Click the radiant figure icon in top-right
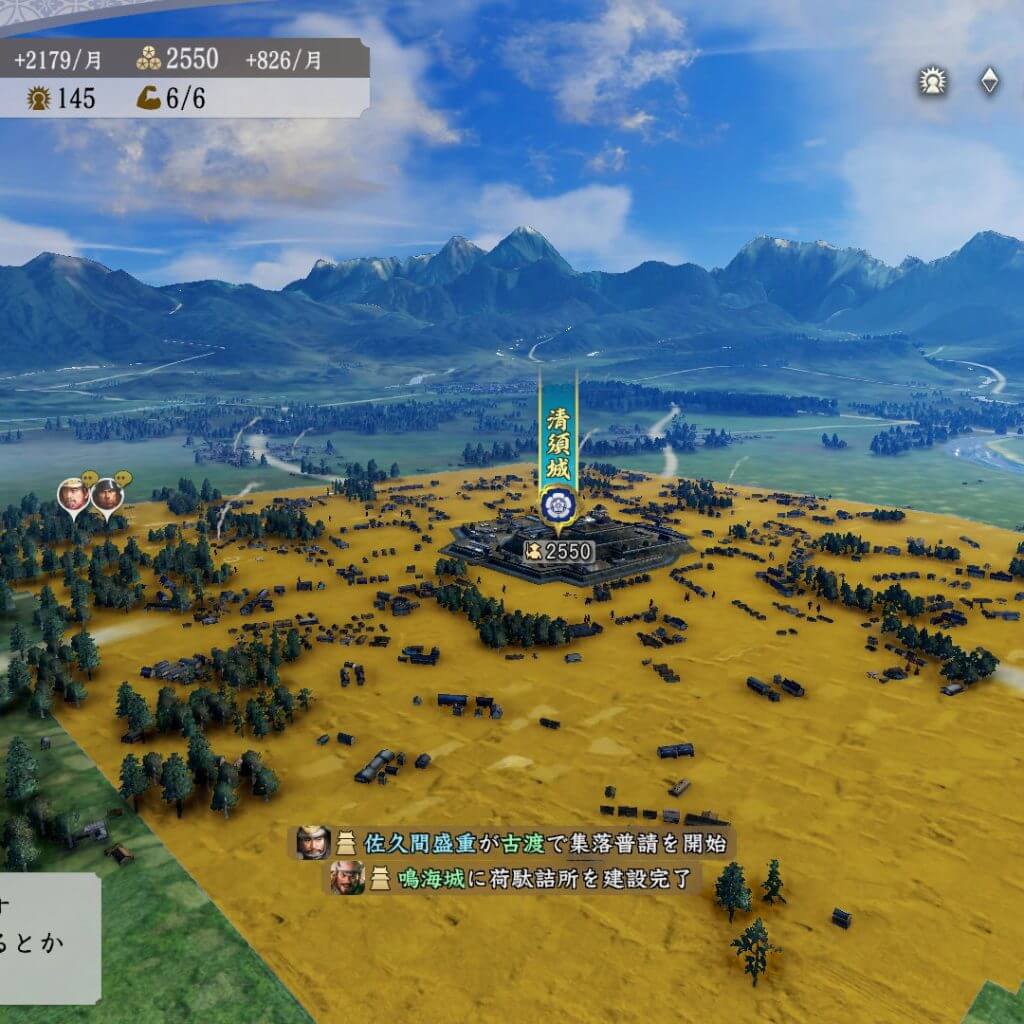The height and width of the screenshot is (1024, 1024). tap(933, 82)
